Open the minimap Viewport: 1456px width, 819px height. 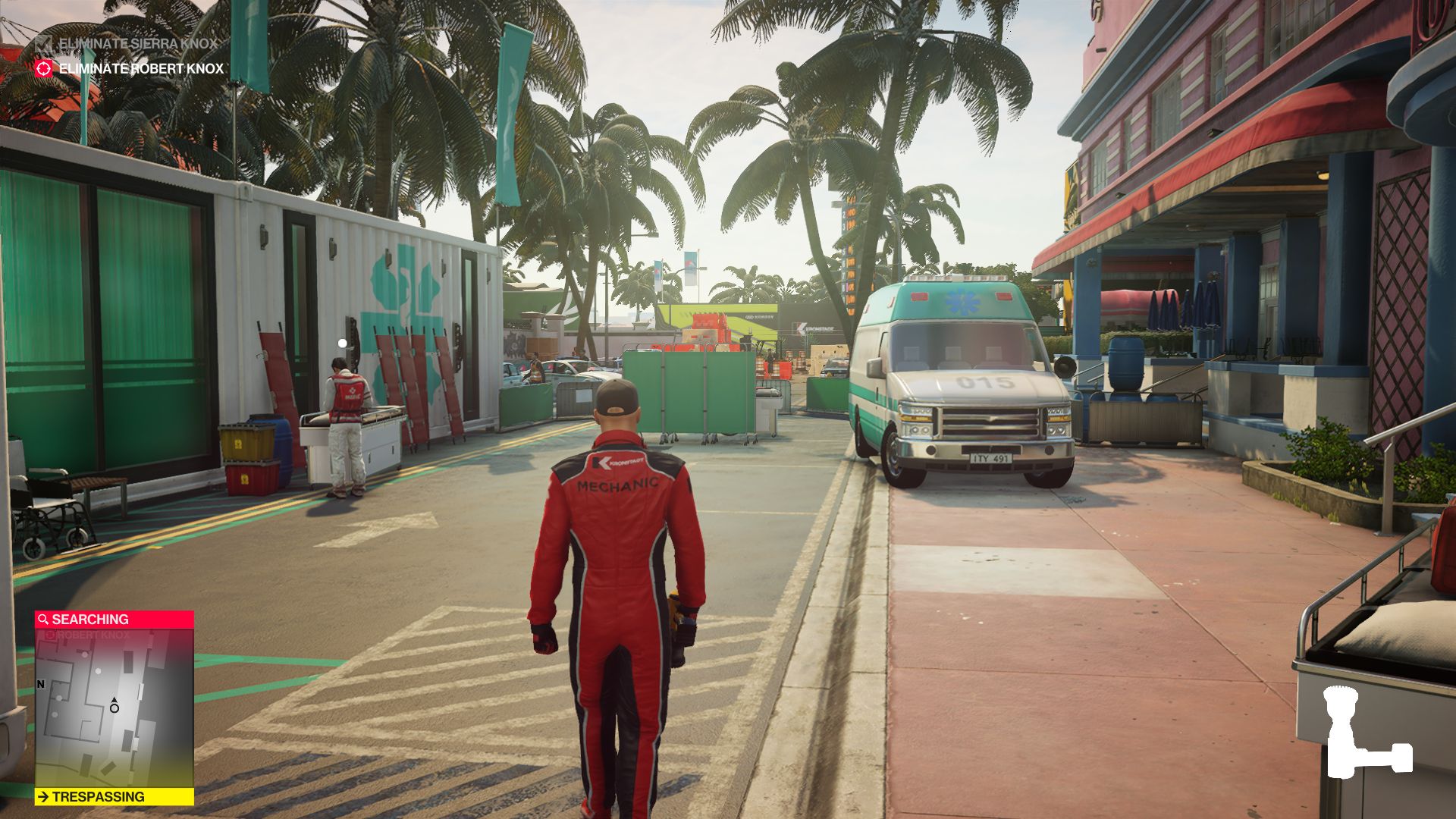point(114,708)
